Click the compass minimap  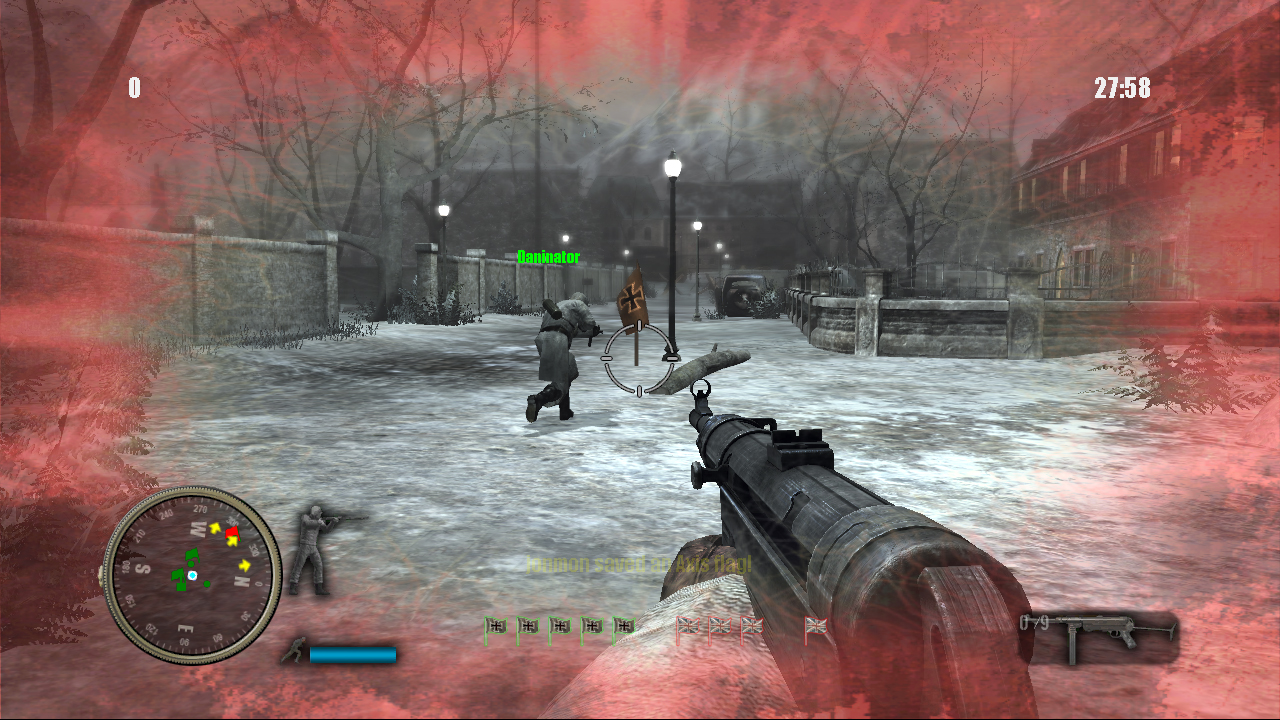coord(192,575)
